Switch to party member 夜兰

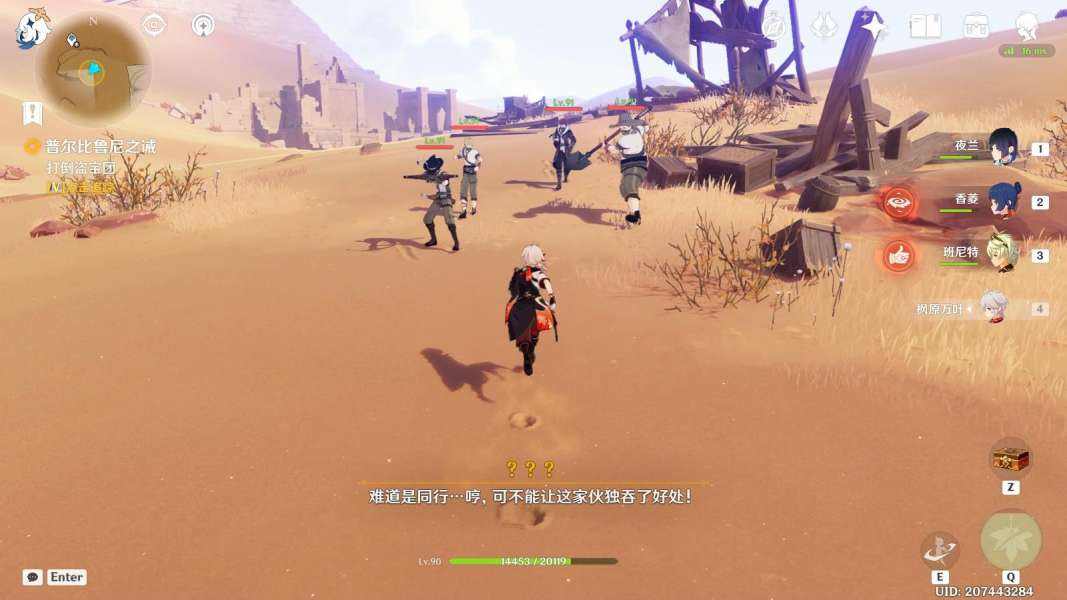pos(1002,147)
